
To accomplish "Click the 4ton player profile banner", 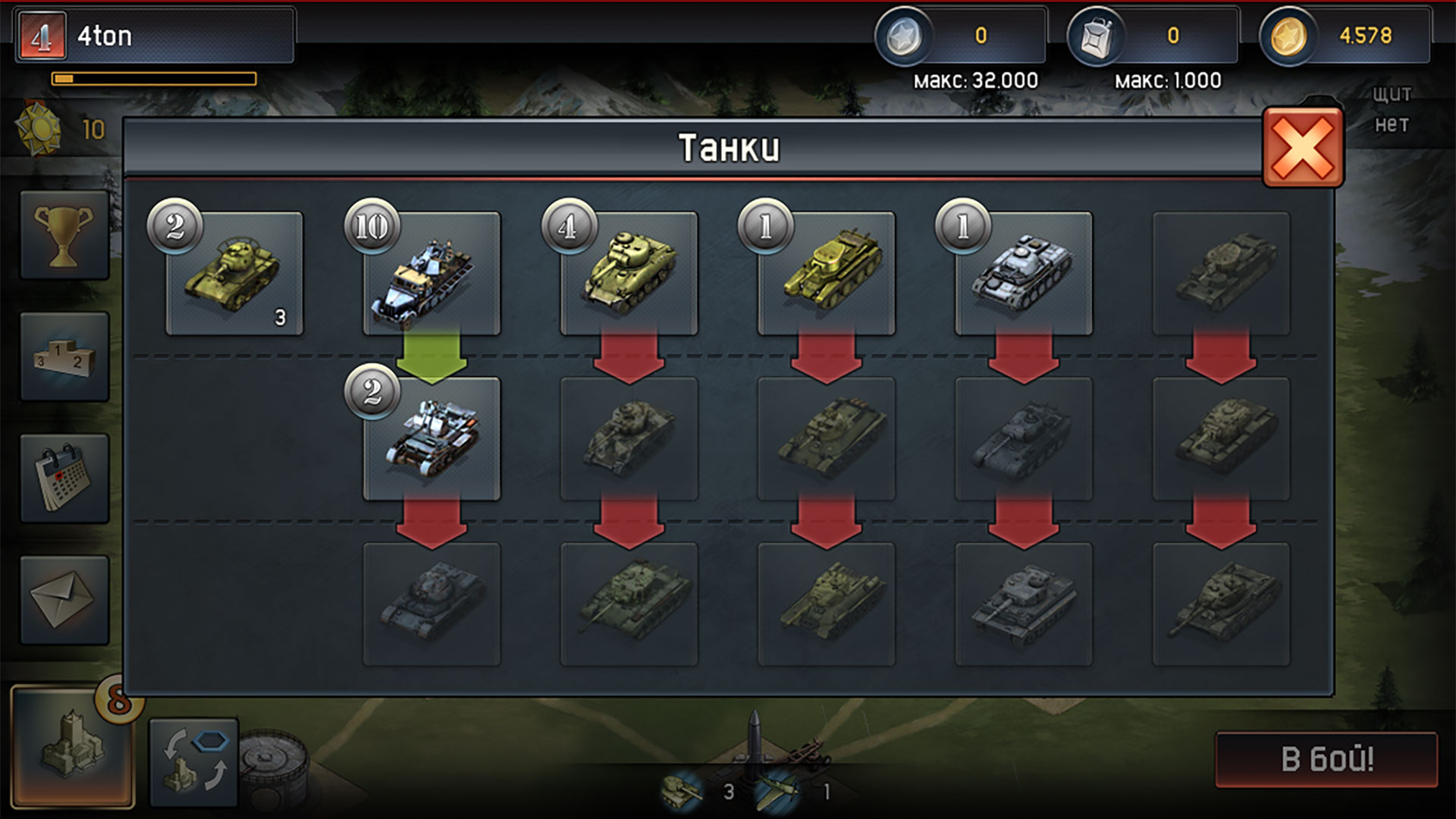I will [152, 34].
